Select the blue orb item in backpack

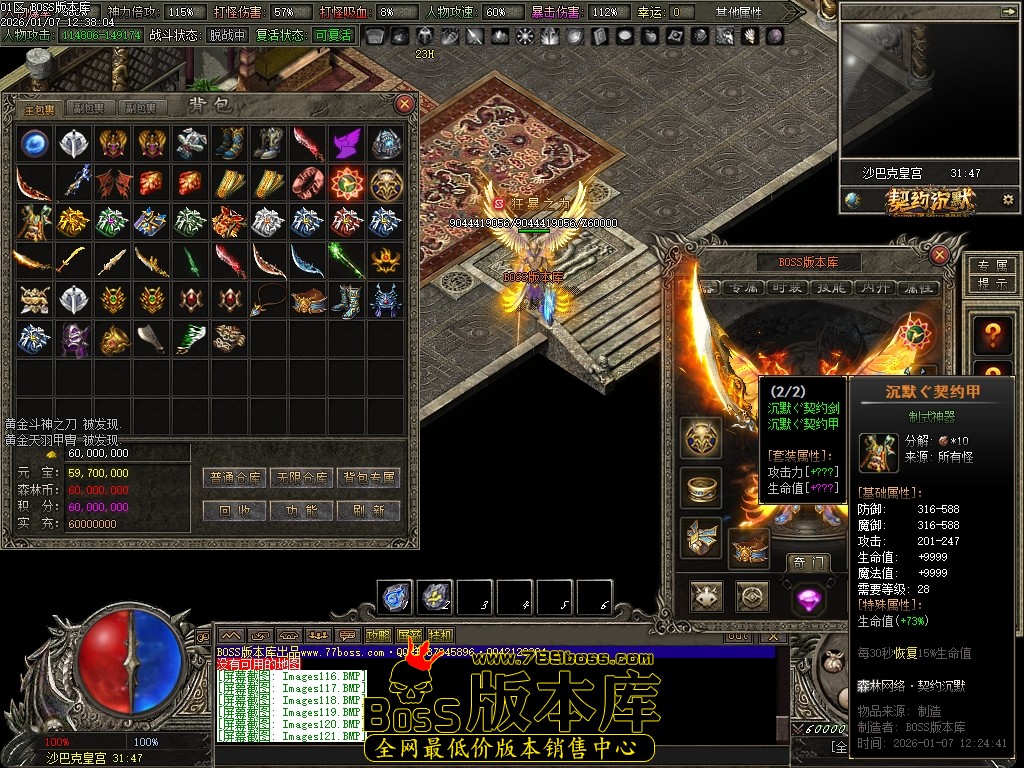(36, 142)
